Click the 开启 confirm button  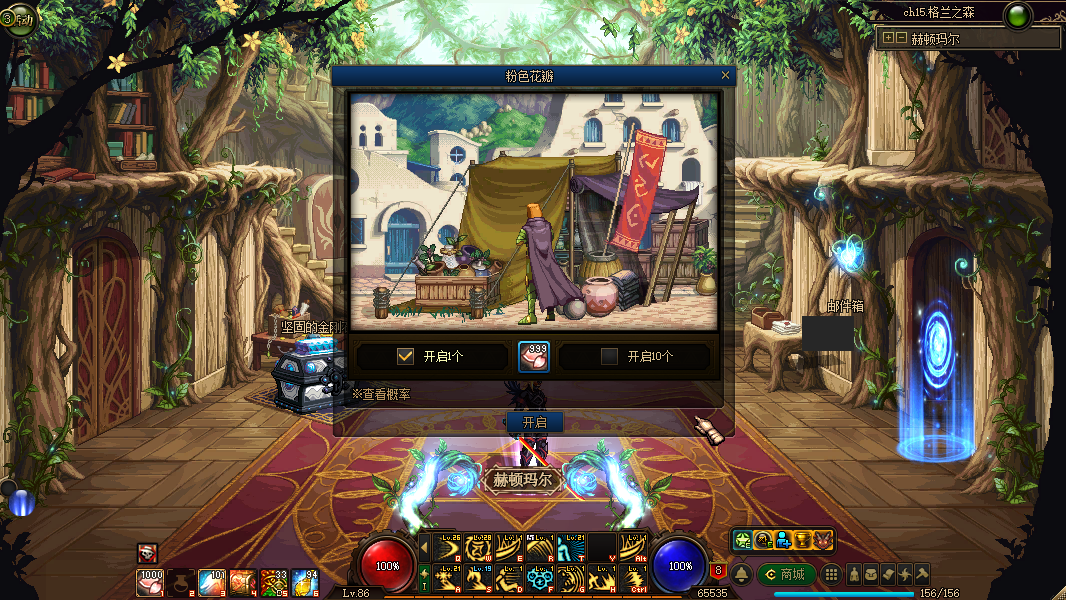[x=534, y=422]
